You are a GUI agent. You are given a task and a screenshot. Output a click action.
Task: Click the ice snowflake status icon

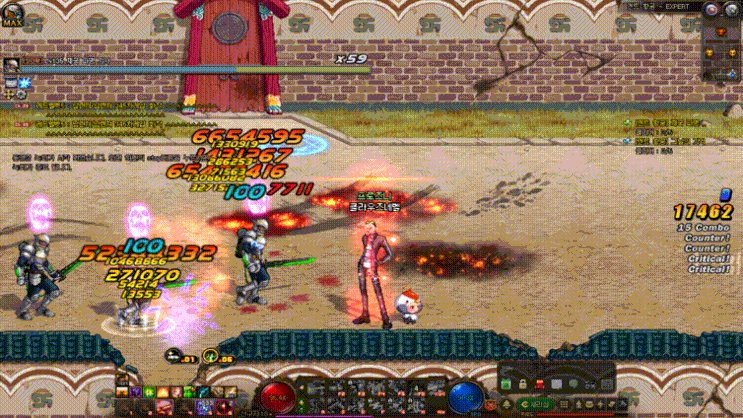click(25, 79)
